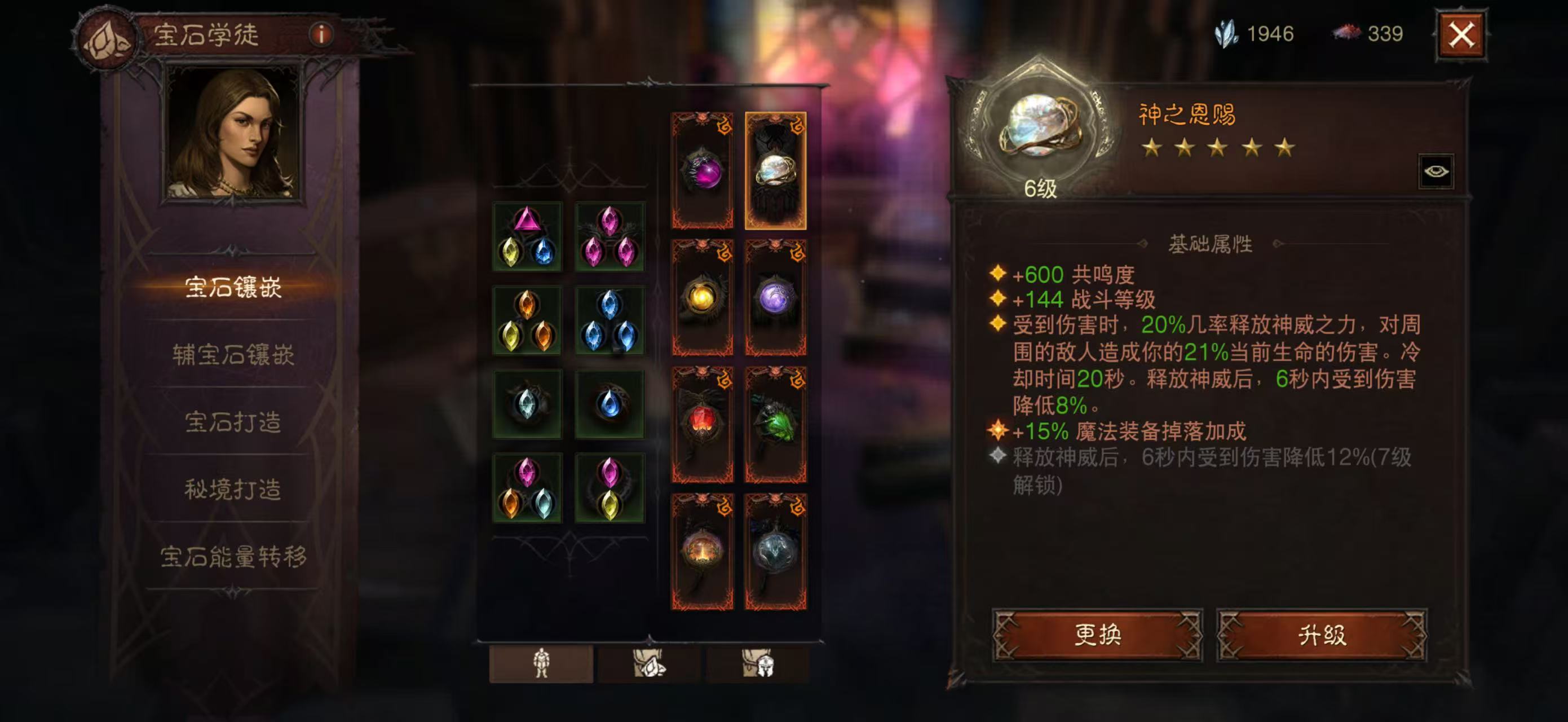Screen dimensions: 1568x722
Task: Choose 宝石能量转移 energy transfer
Action: coord(232,556)
